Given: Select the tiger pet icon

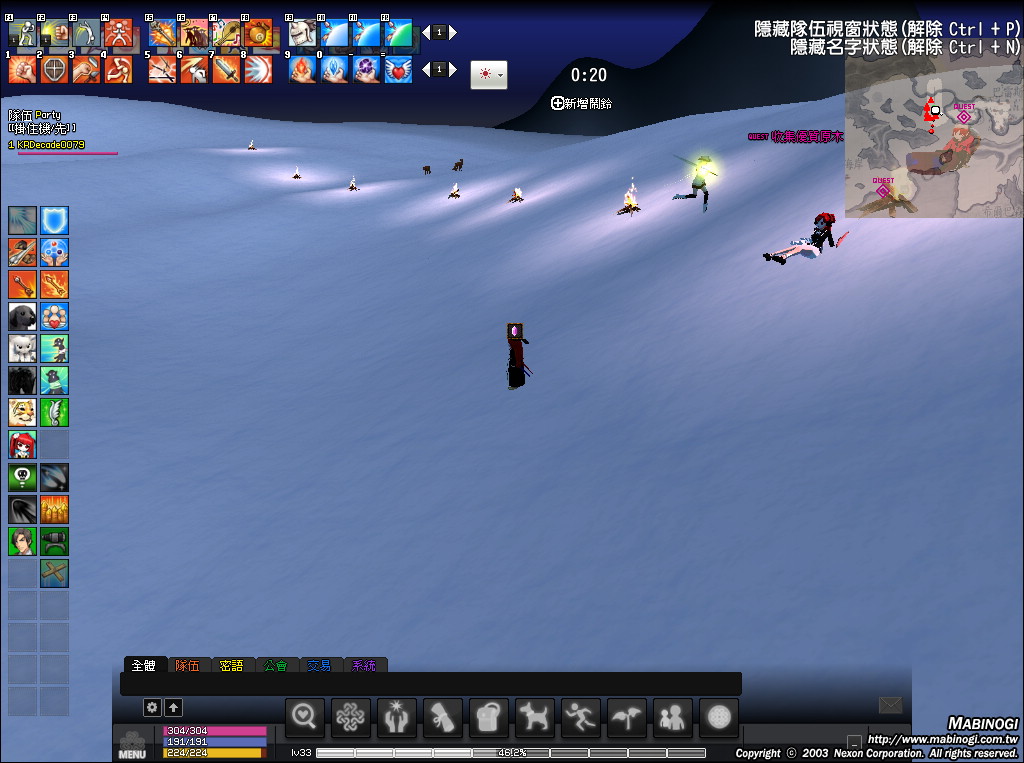Looking at the screenshot, I should tap(23, 411).
